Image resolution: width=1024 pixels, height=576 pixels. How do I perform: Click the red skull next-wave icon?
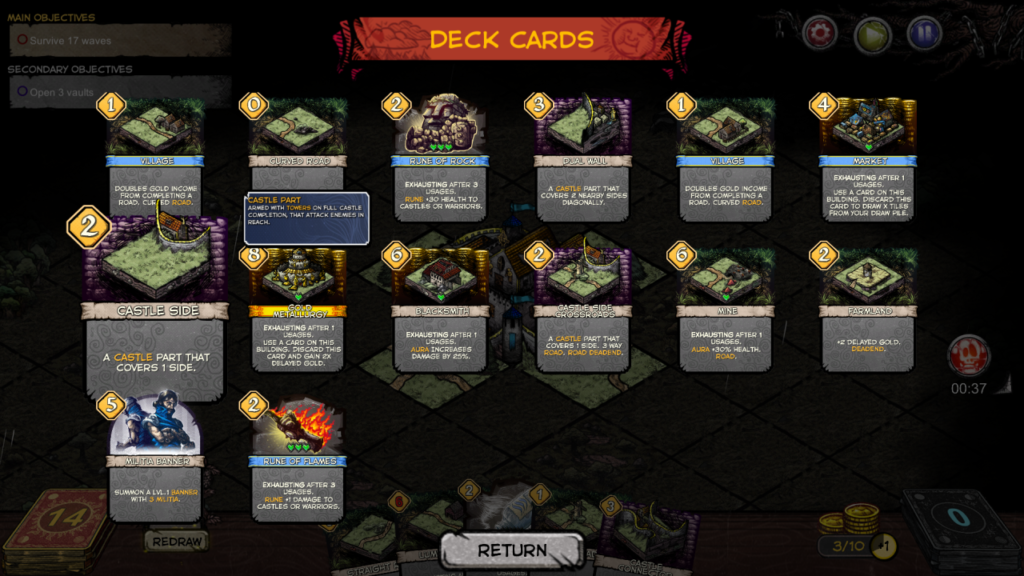pos(968,356)
